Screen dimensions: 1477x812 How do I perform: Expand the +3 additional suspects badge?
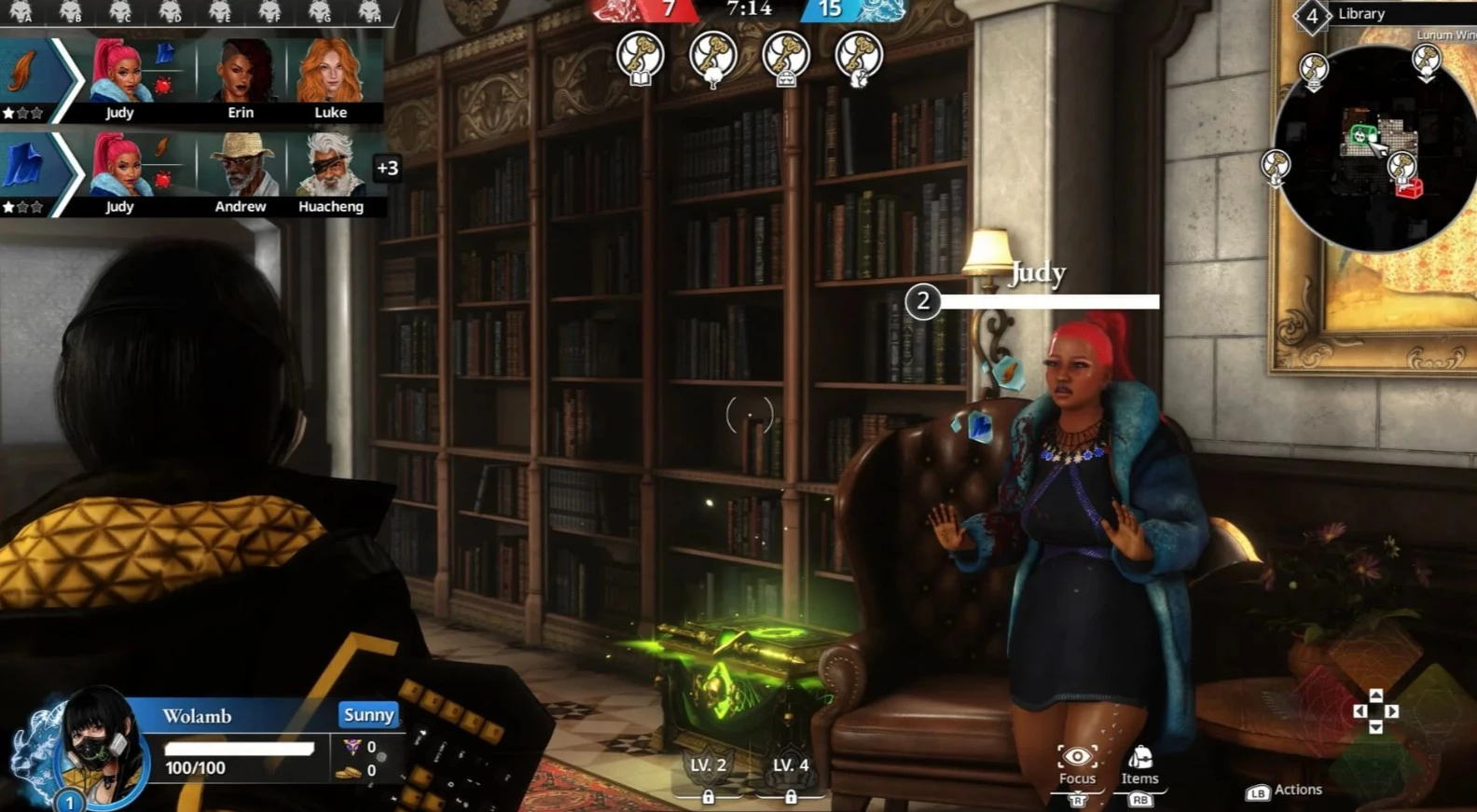point(387,168)
